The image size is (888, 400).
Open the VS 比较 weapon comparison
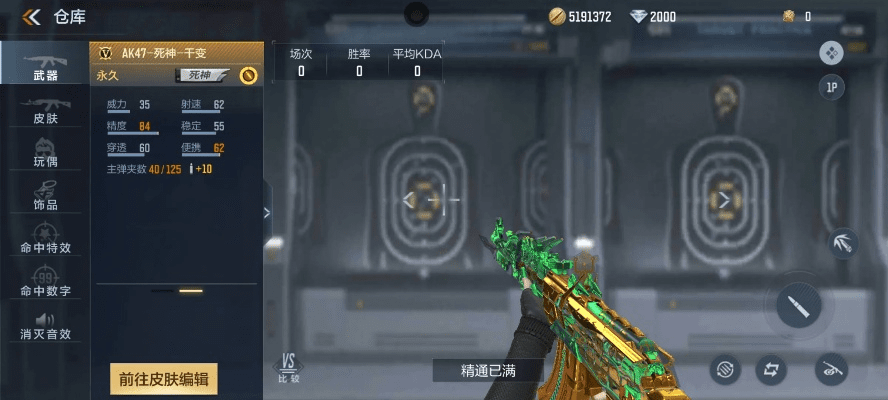(288, 368)
